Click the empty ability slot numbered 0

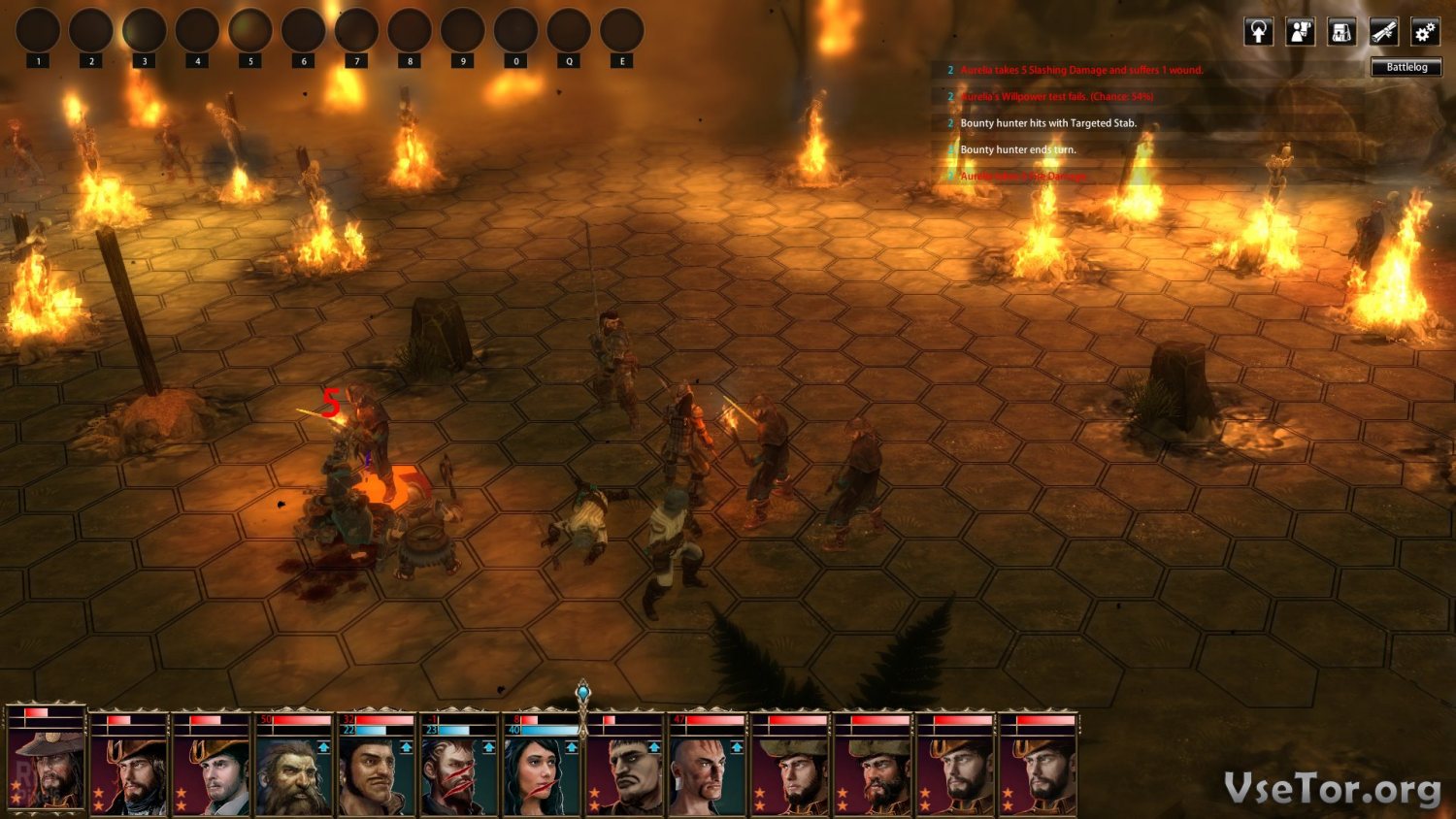tap(515, 31)
